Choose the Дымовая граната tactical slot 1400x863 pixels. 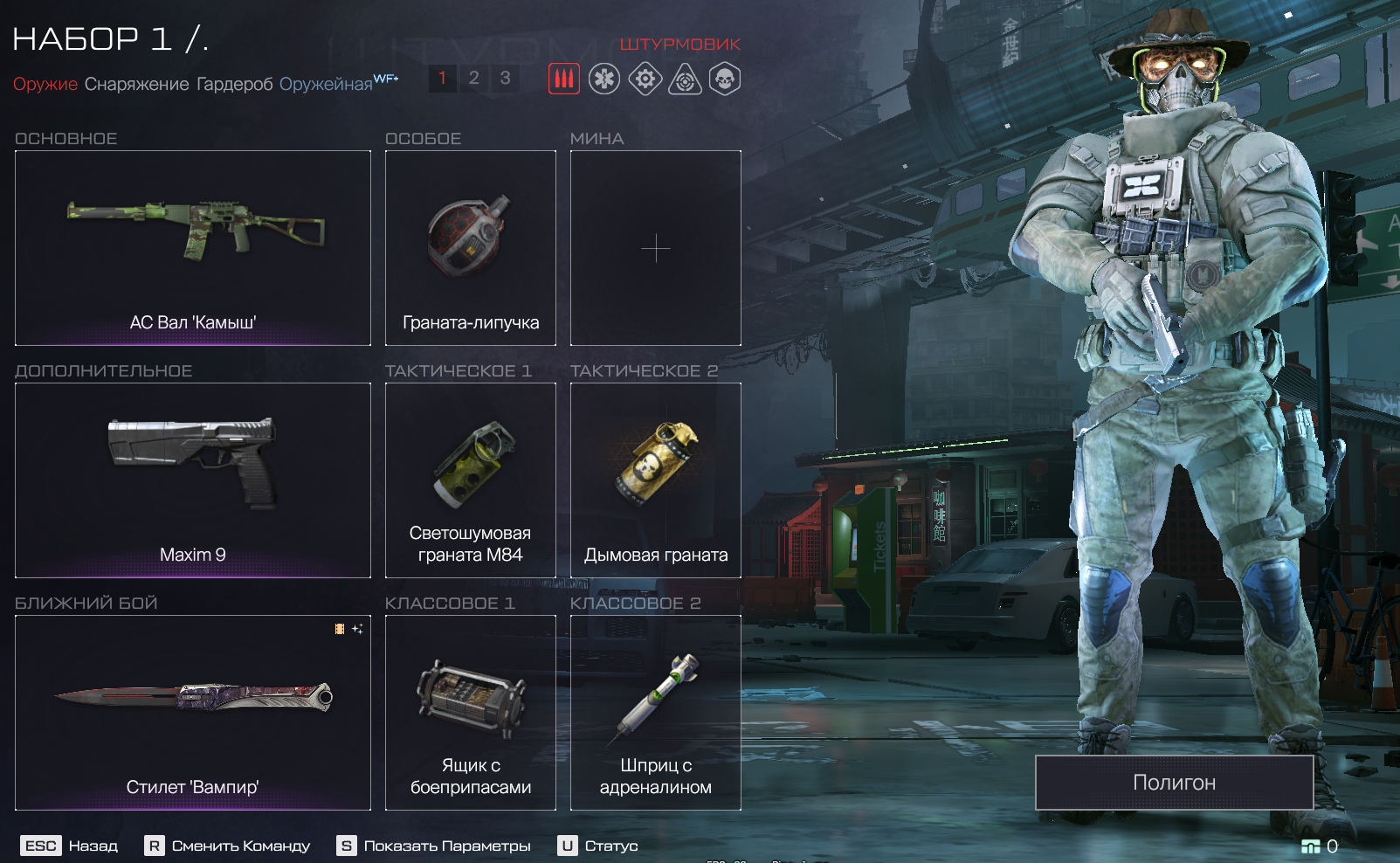click(656, 480)
